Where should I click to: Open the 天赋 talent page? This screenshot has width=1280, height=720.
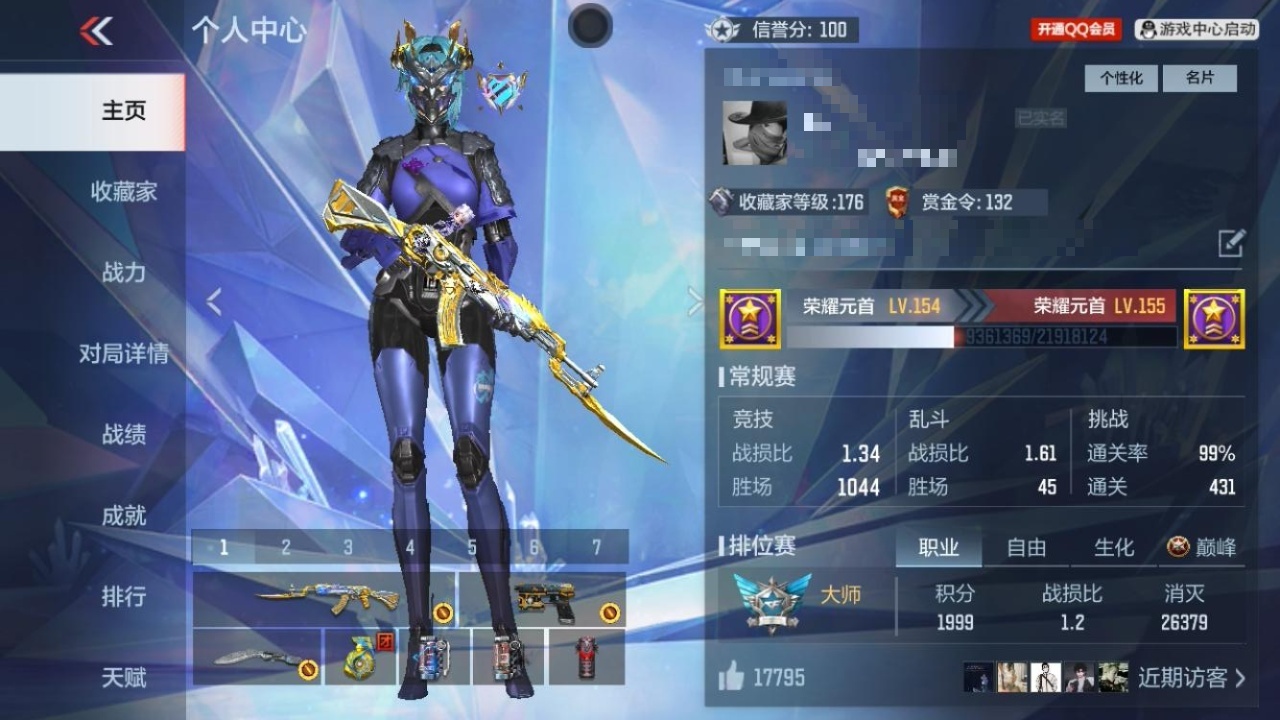[124, 678]
